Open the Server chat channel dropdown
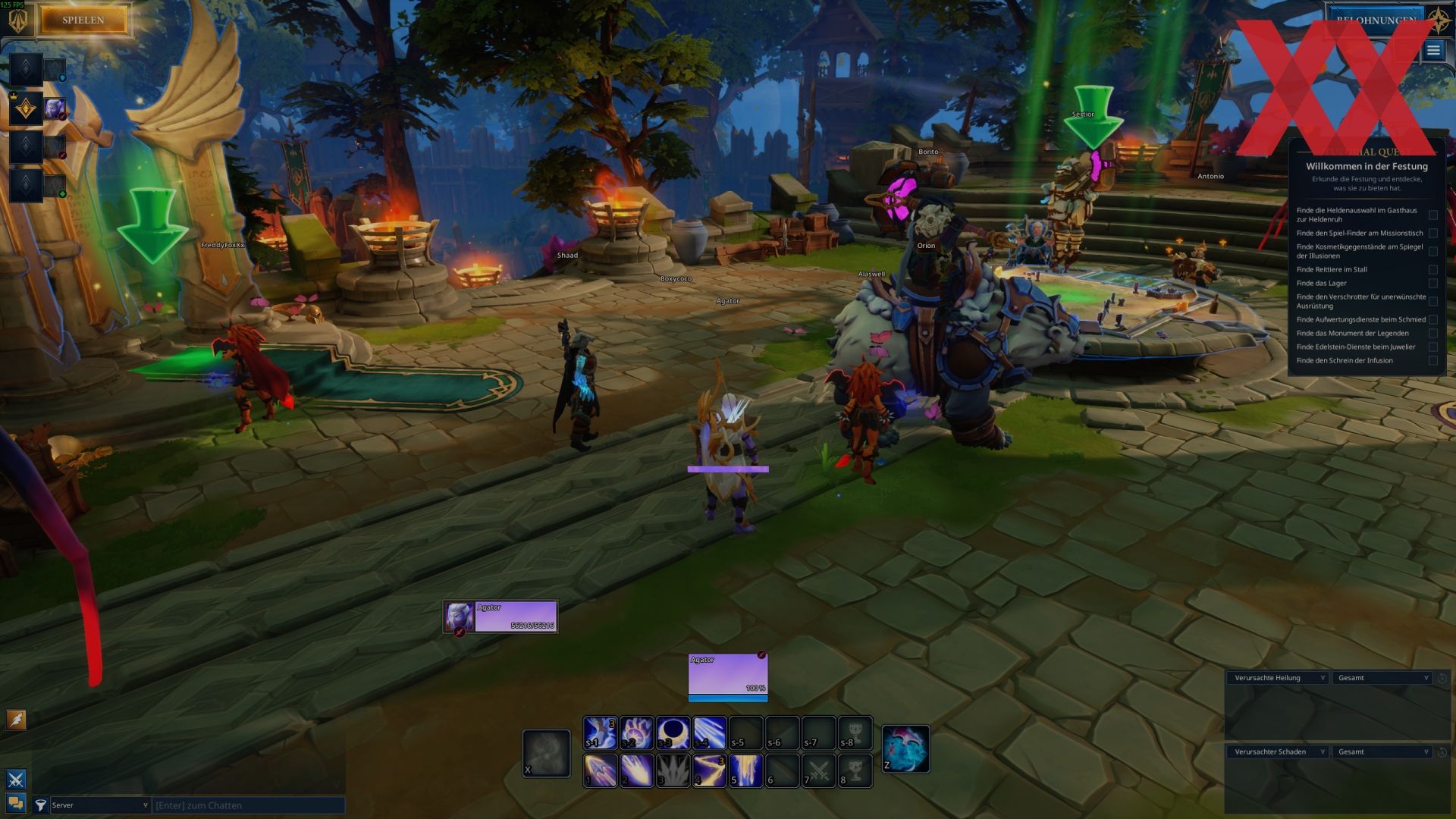The height and width of the screenshot is (819, 1456). [100, 805]
